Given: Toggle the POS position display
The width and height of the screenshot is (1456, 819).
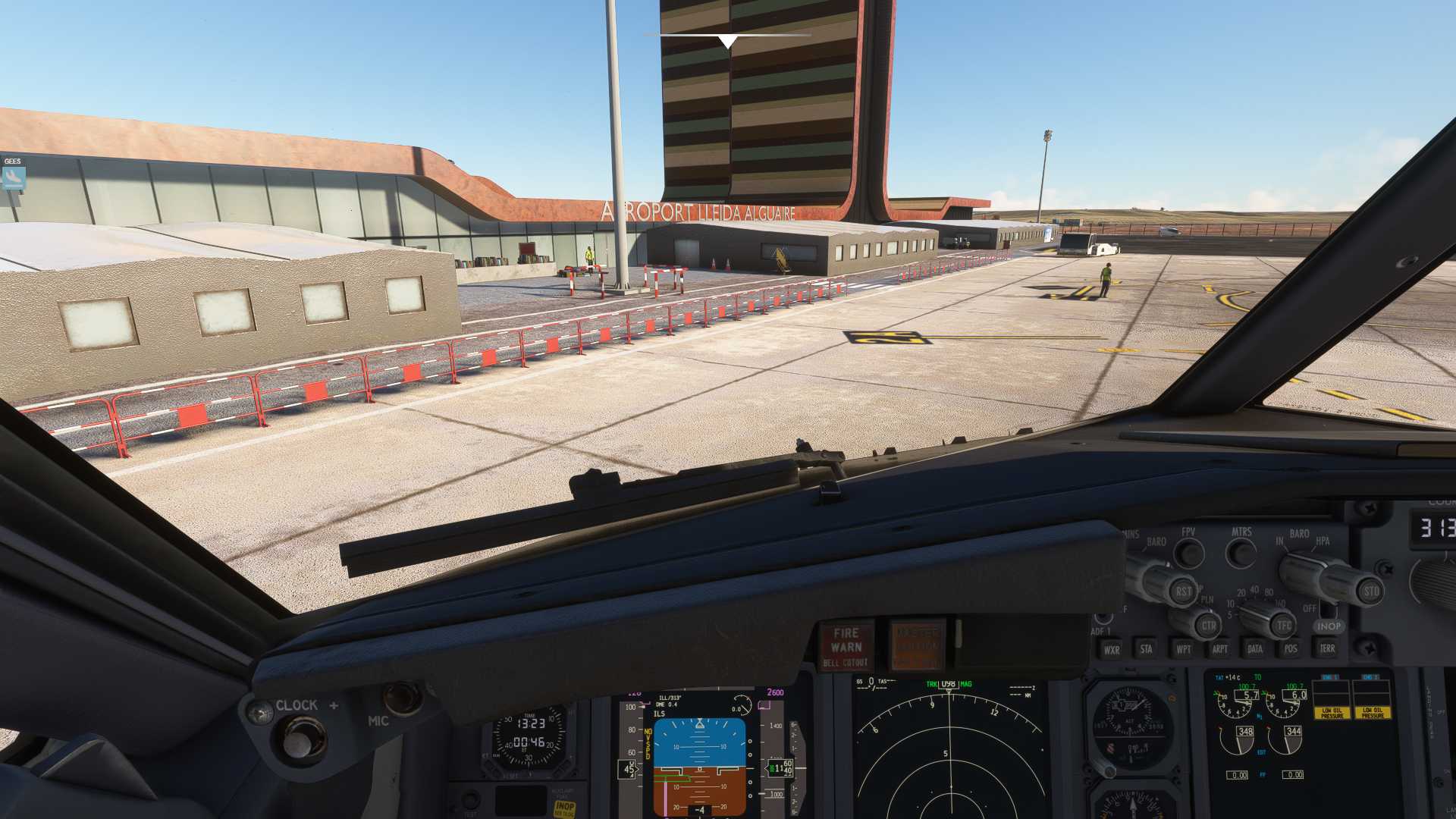Looking at the screenshot, I should (x=1290, y=649).
